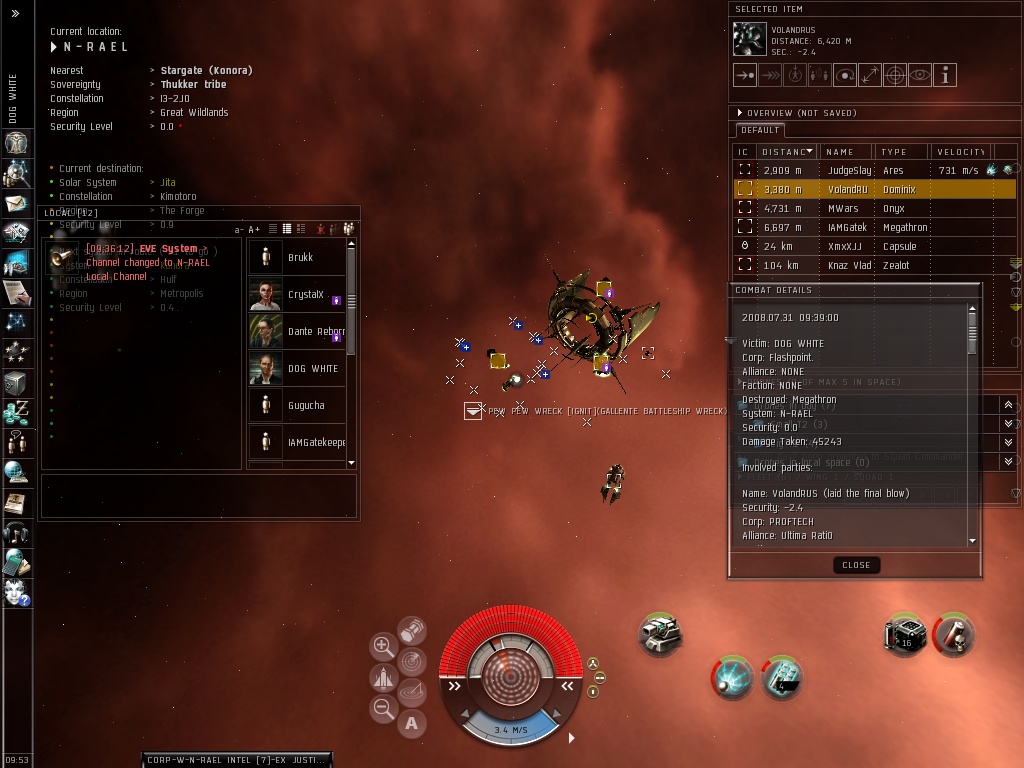Open the corp N-RAEL intel chat tab
Viewport: 1024px width, 768px height.
(x=236, y=760)
